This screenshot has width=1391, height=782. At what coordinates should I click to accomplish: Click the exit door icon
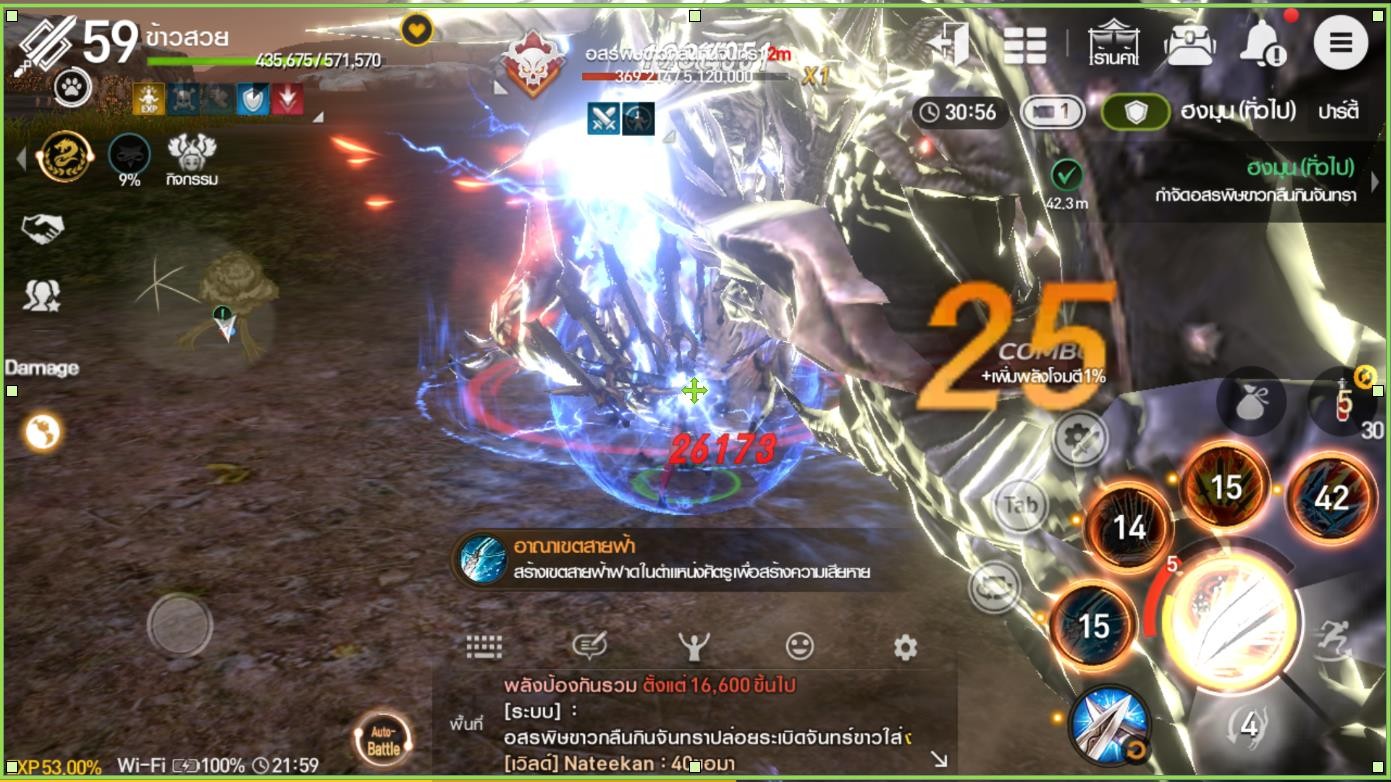click(x=948, y=43)
